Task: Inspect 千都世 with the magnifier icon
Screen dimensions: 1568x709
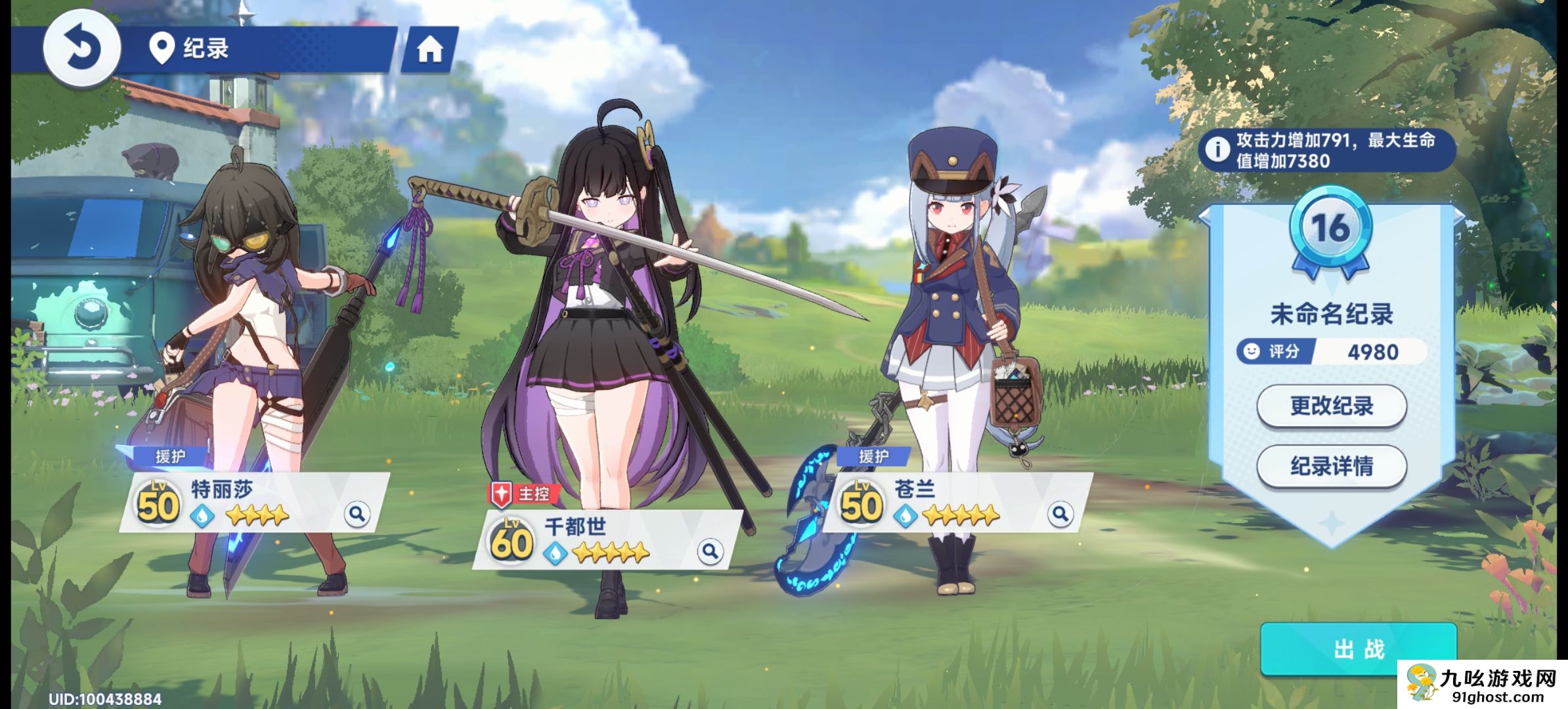Action: coord(710,551)
